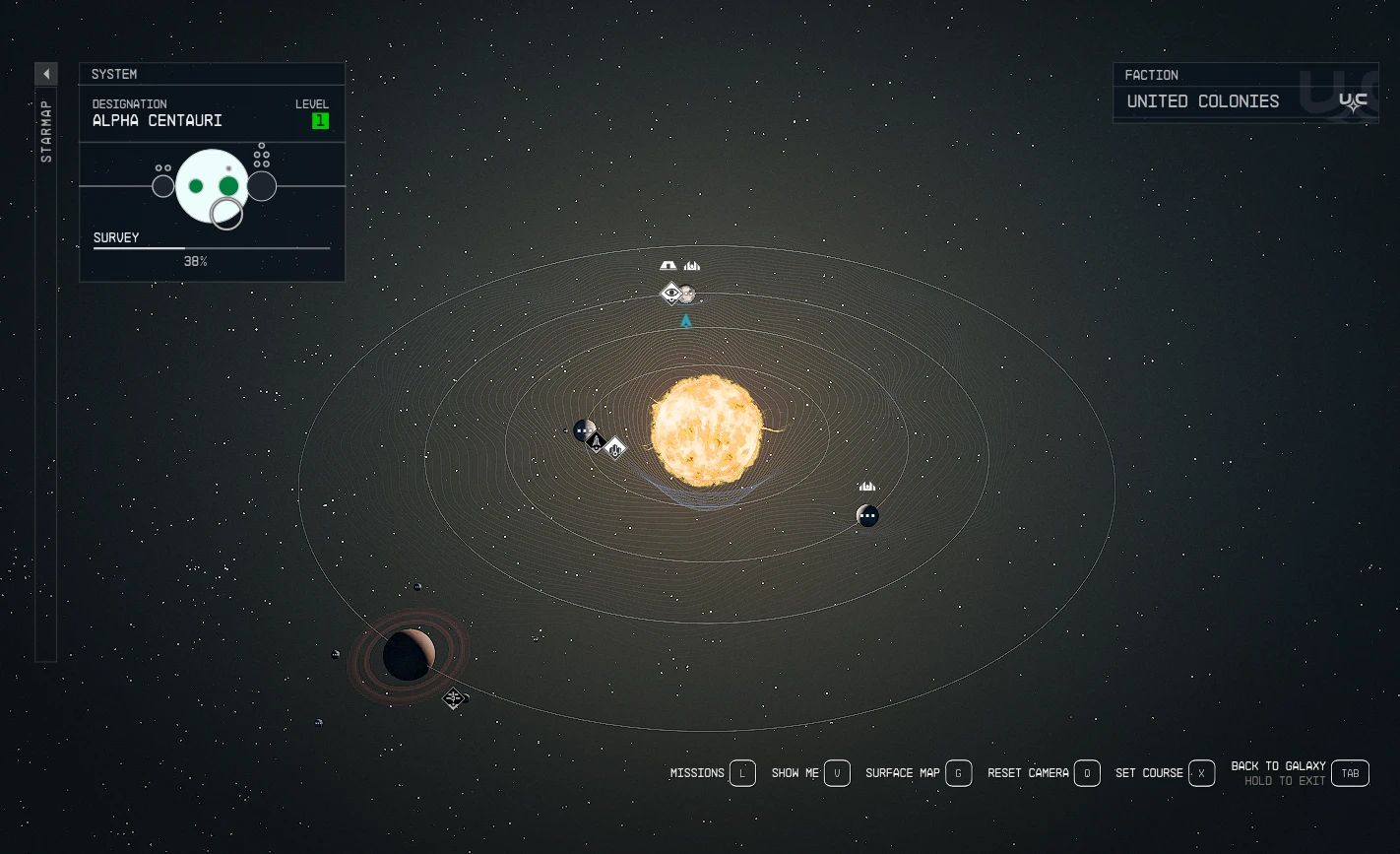
Task: Open the Surface Map
Action: [x=957, y=773]
